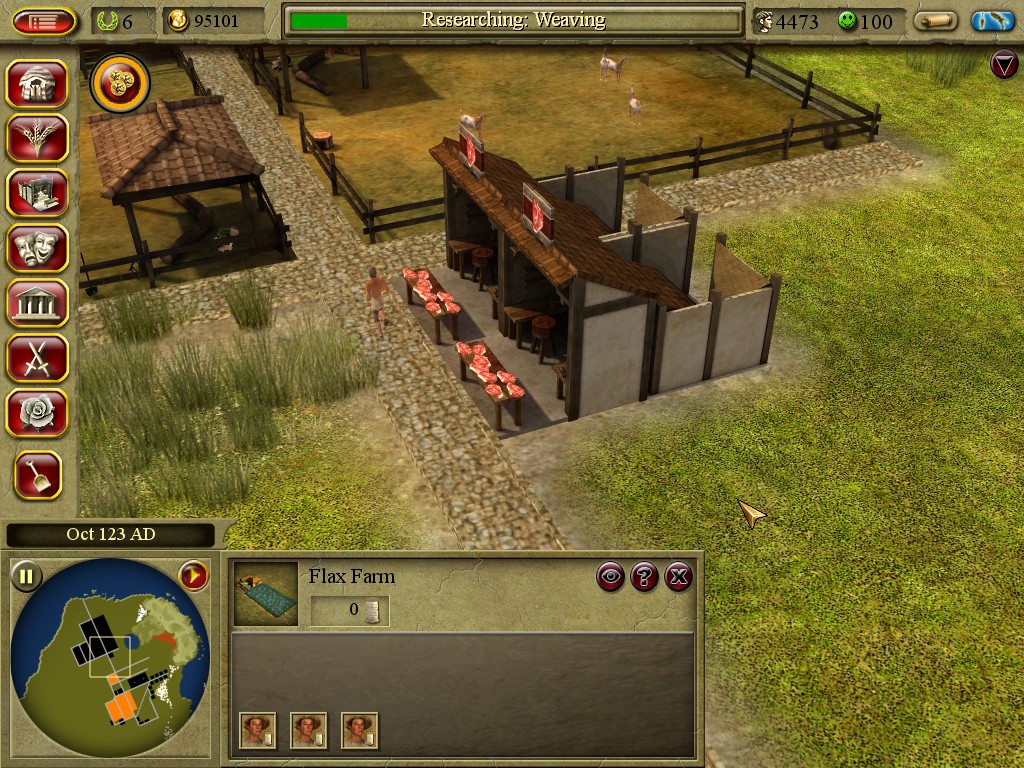The height and width of the screenshot is (768, 1024).
Task: Select the crossed swords military category
Action: tap(38, 357)
